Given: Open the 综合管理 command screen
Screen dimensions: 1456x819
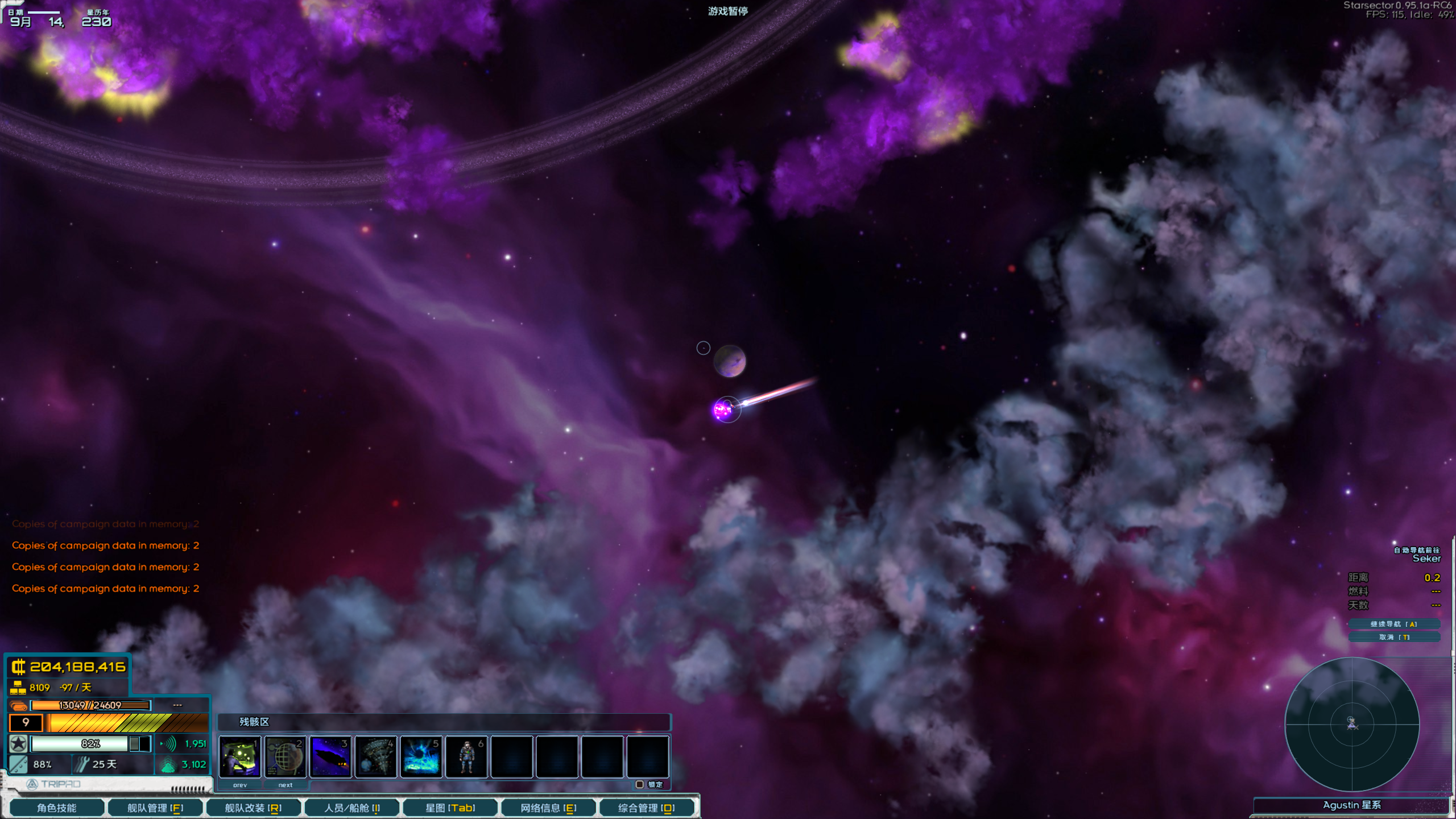Looking at the screenshot, I should click(x=646, y=808).
